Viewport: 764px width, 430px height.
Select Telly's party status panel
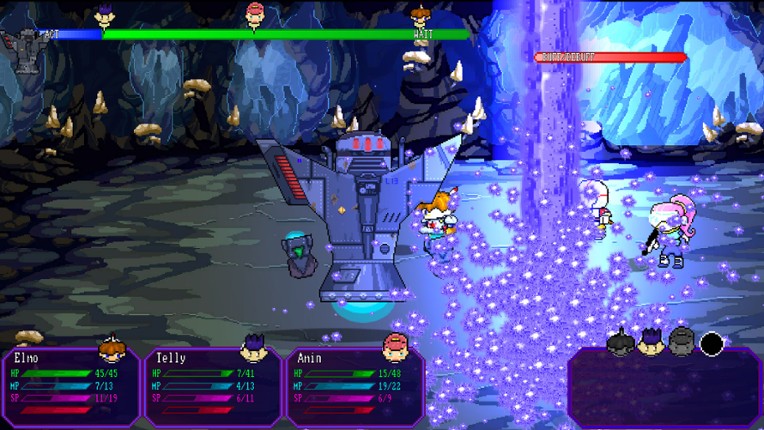(214, 385)
